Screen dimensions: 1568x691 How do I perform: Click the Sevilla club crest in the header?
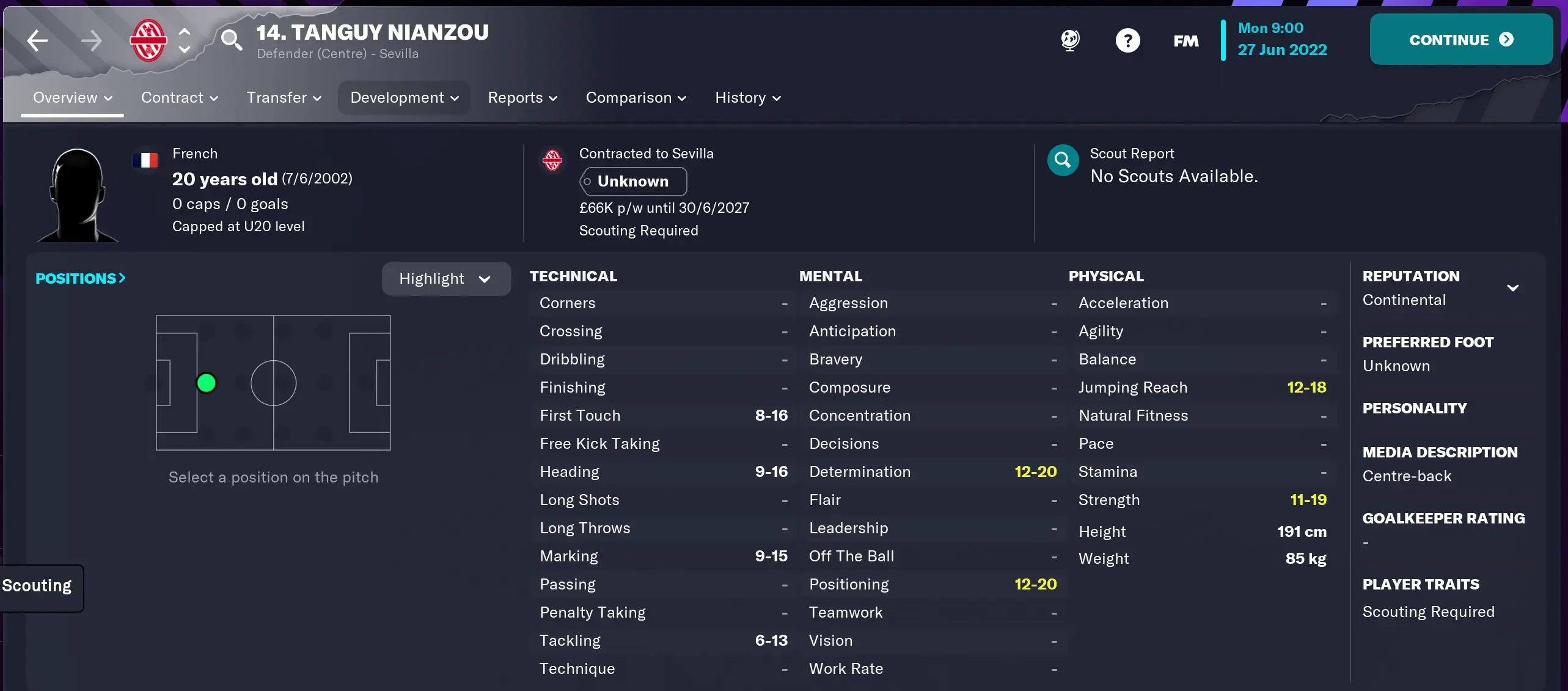148,40
